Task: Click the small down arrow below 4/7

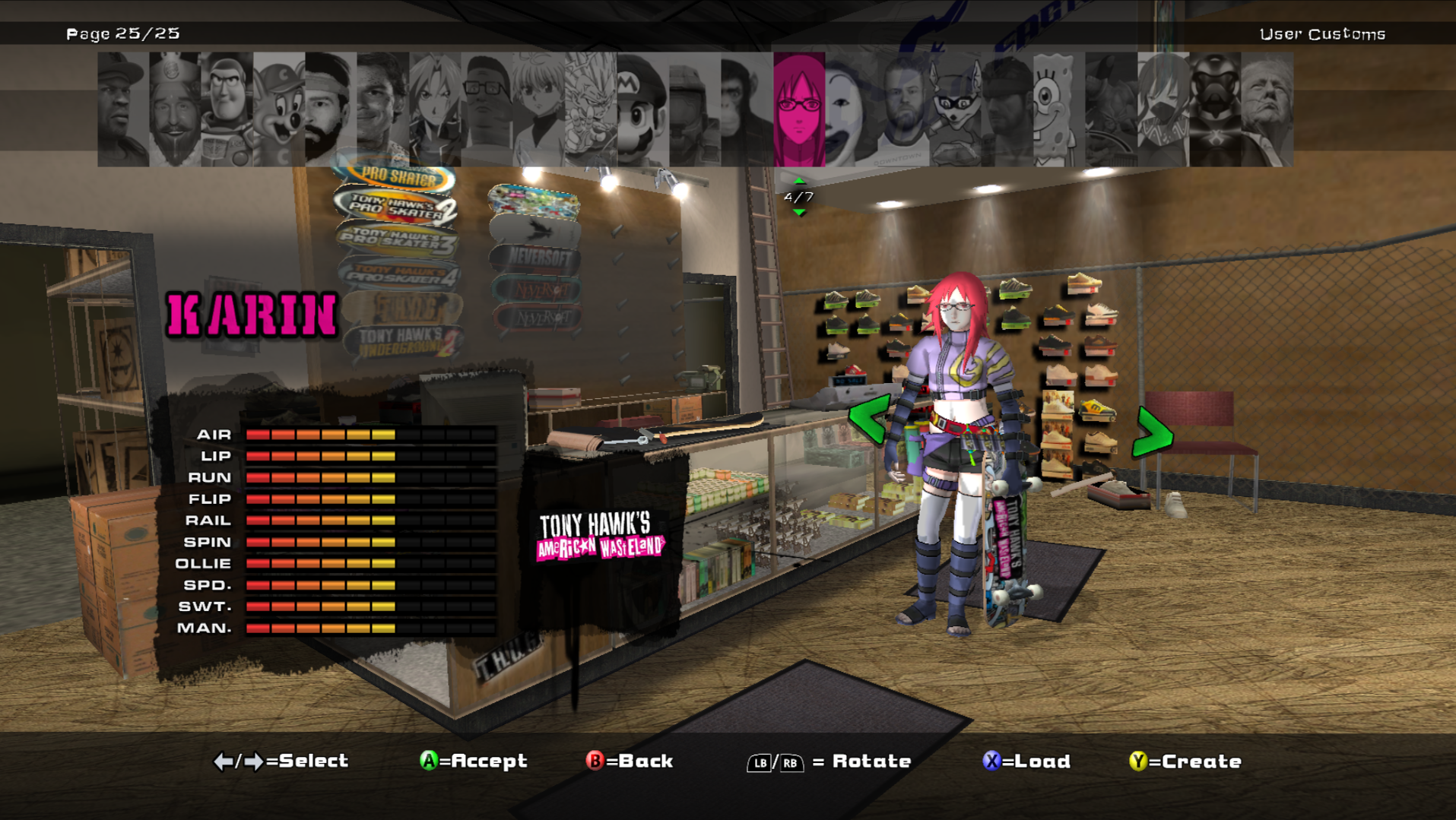Action: click(799, 213)
